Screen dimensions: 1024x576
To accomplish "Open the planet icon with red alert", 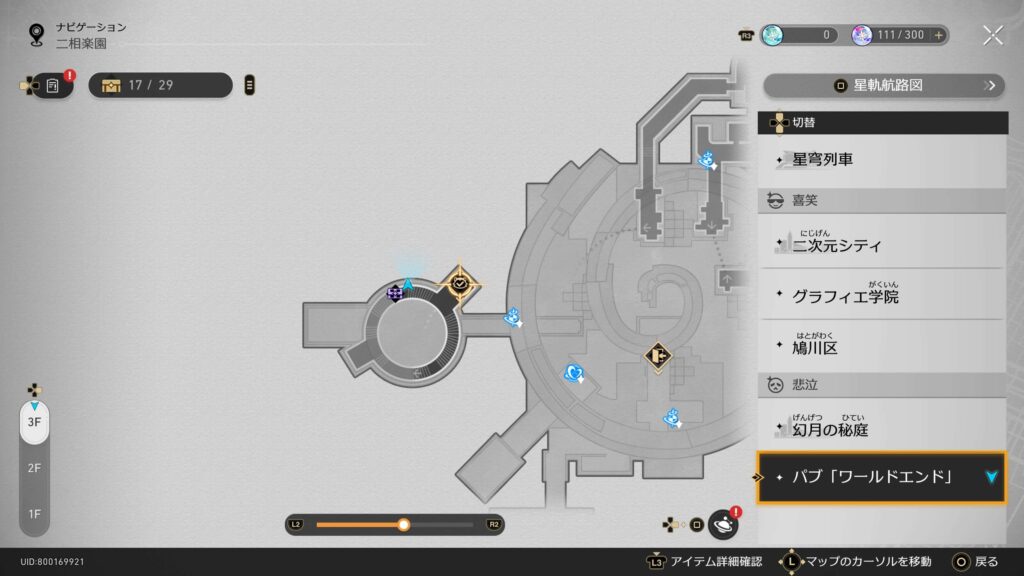I will point(722,524).
